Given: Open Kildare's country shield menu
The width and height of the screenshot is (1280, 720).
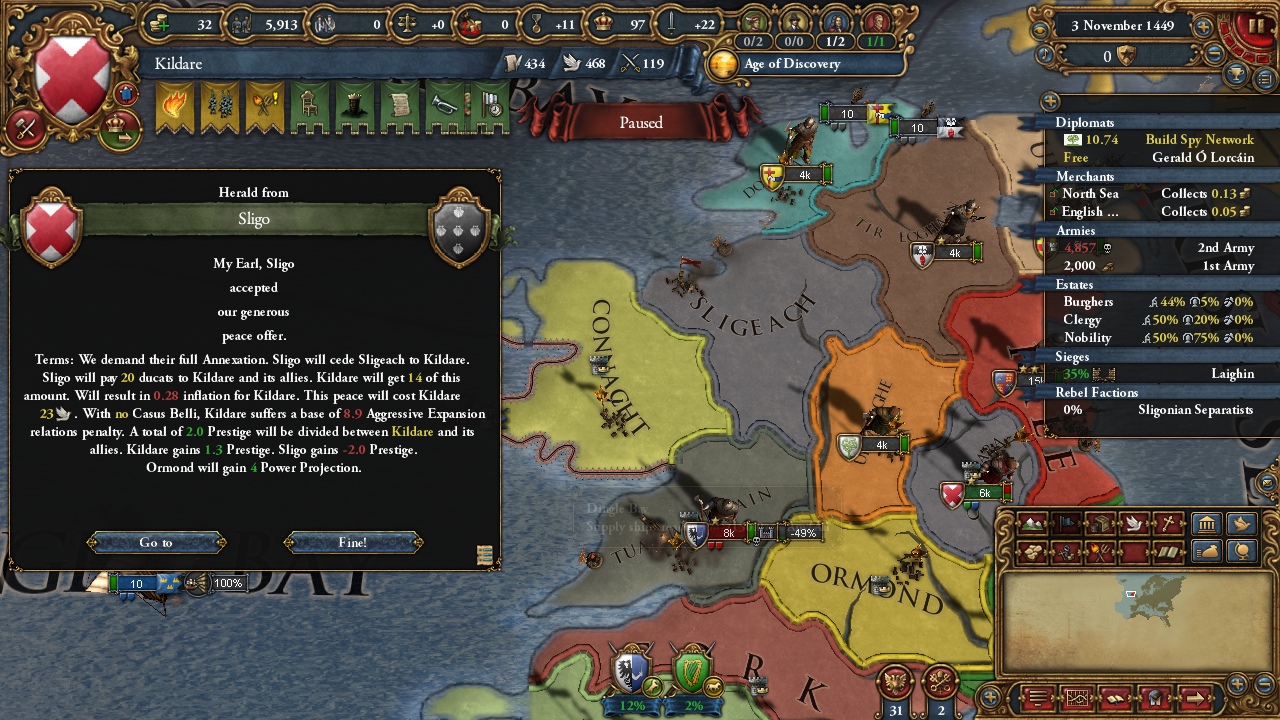Looking at the screenshot, I should 73,79.
